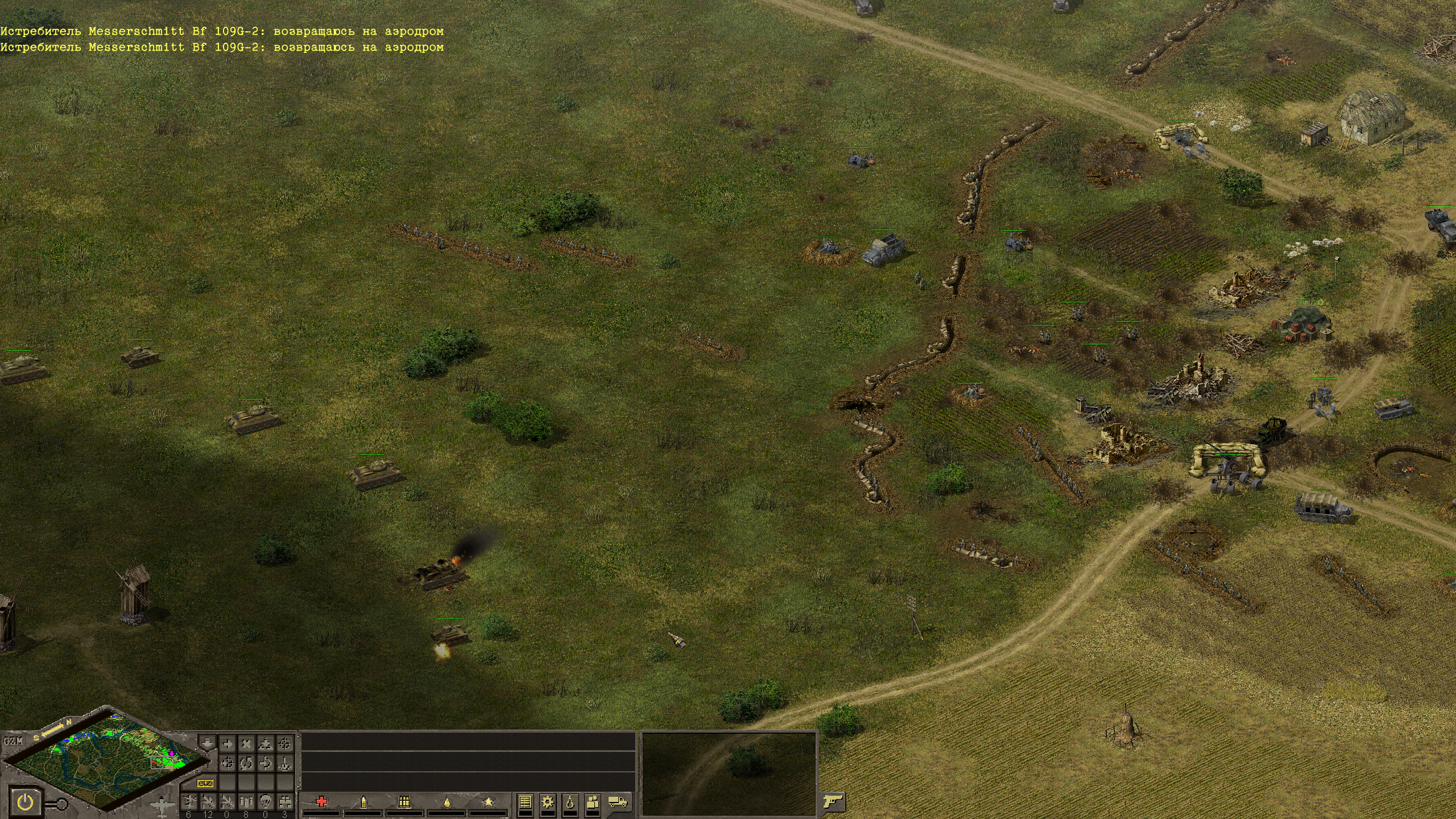Select the move order arrow
Viewport: 1456px width, 819px height.
[x=227, y=743]
